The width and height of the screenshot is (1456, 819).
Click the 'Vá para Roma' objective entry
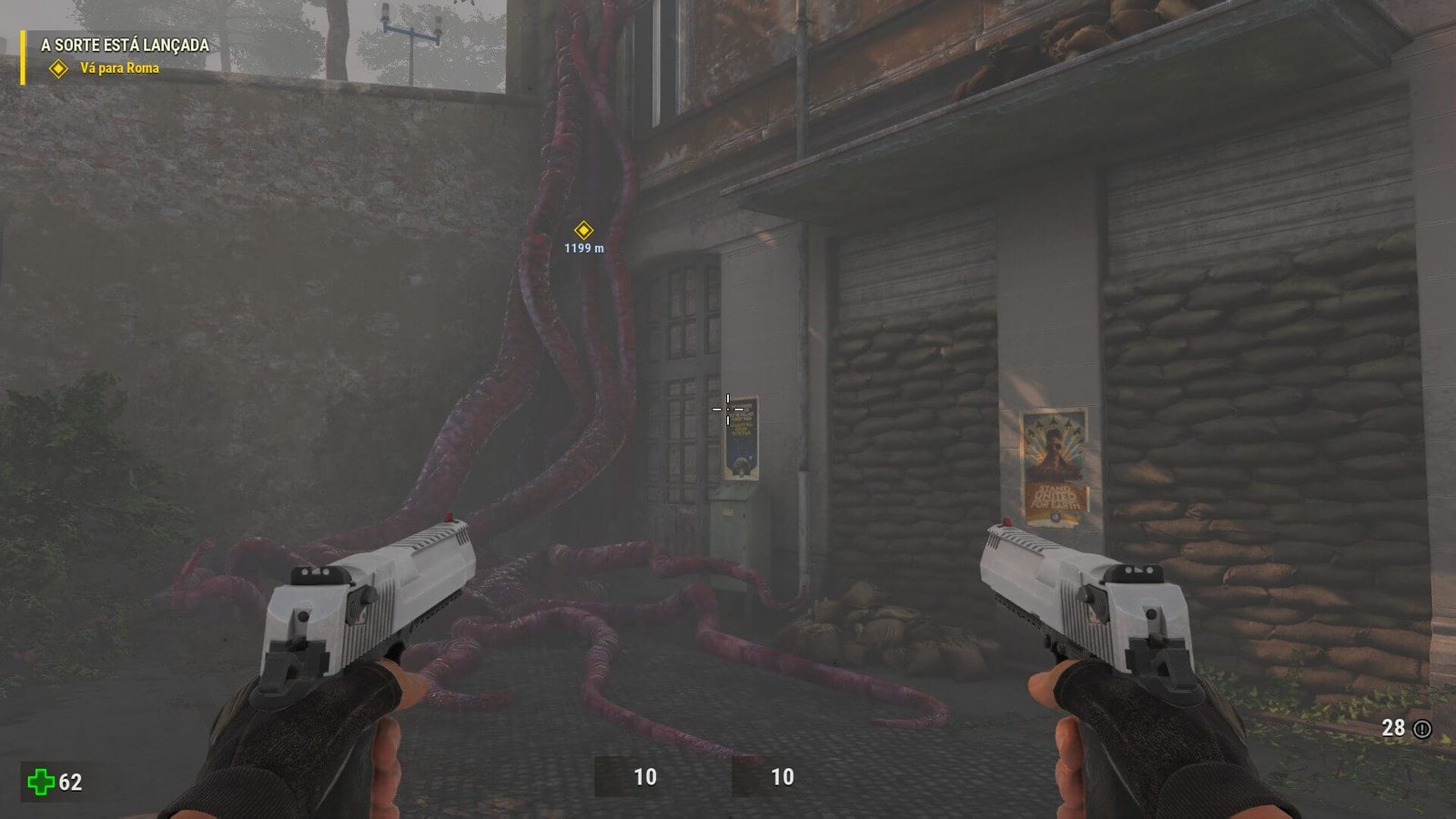(119, 68)
